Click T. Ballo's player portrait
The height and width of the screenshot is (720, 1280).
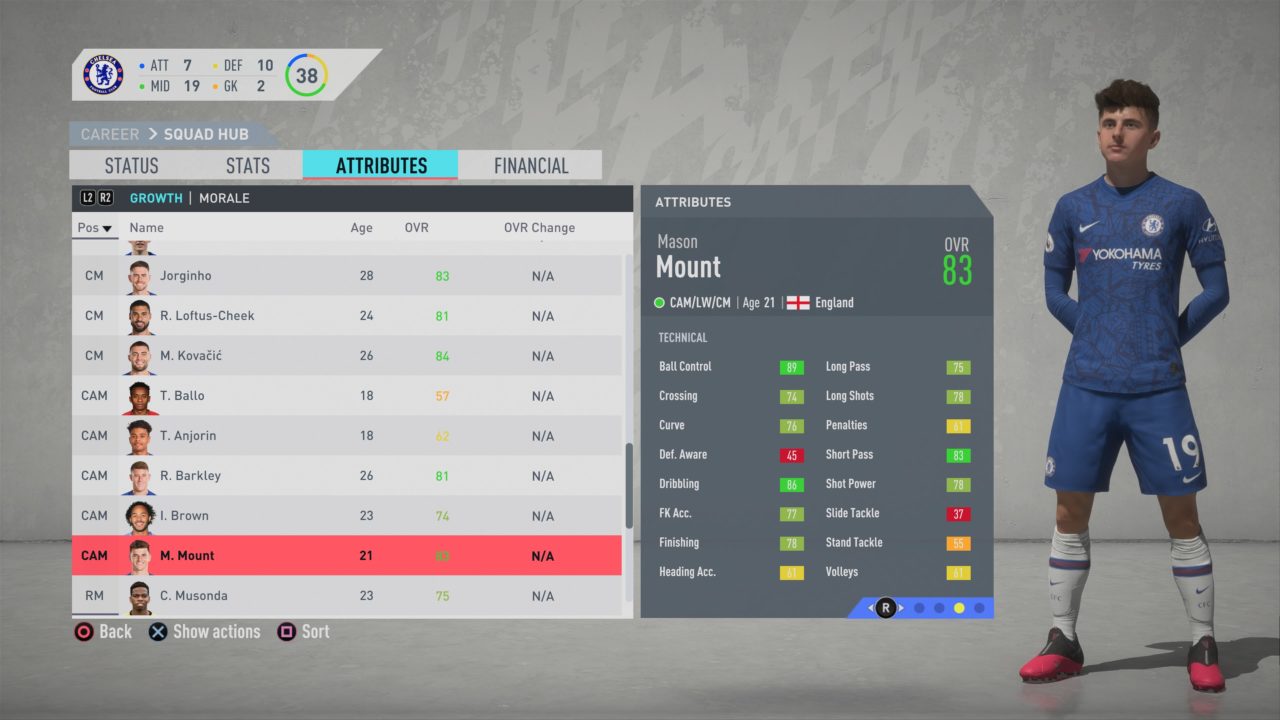coord(140,395)
